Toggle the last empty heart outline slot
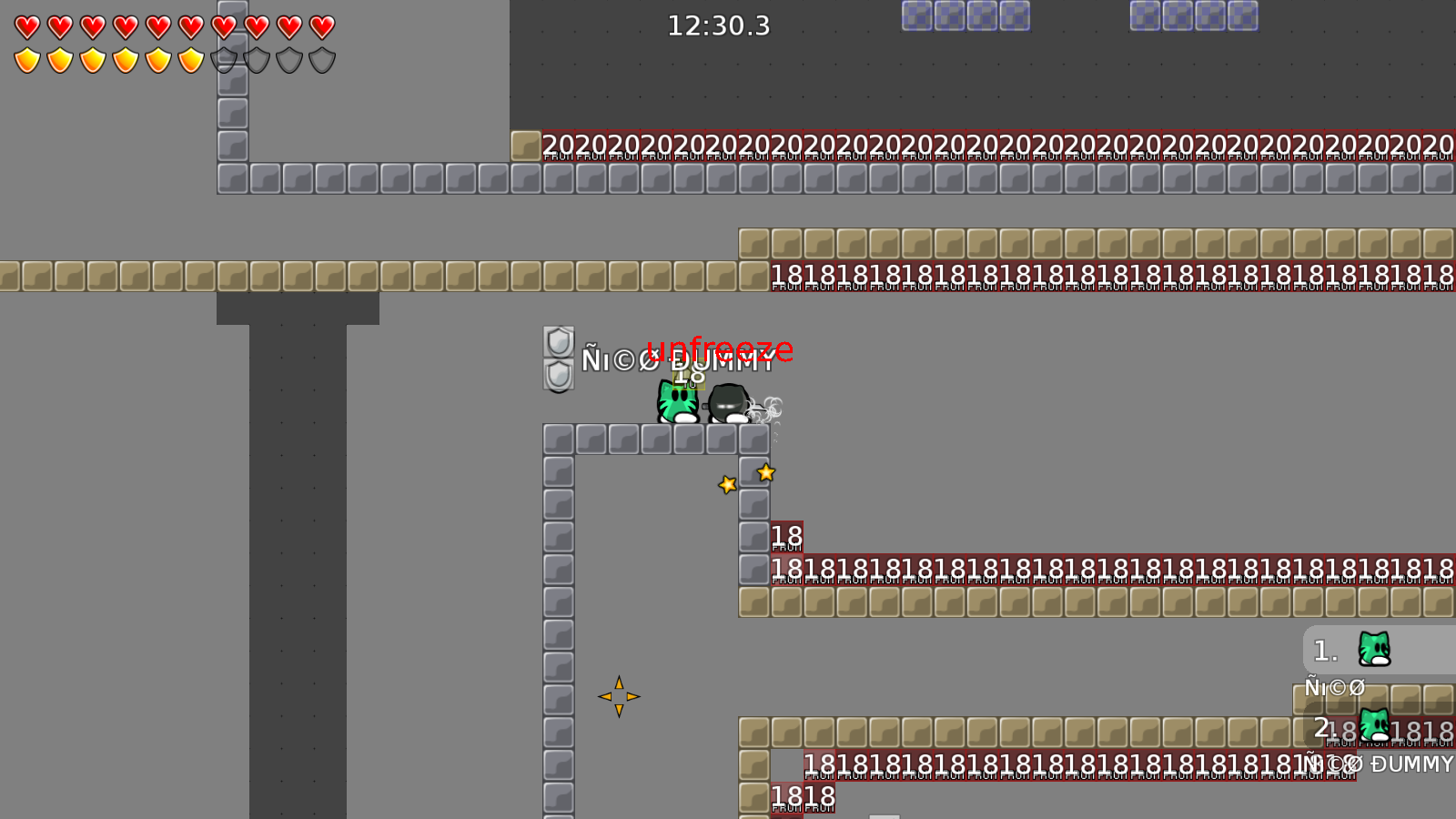1456x819 pixels. pyautogui.click(x=322, y=26)
